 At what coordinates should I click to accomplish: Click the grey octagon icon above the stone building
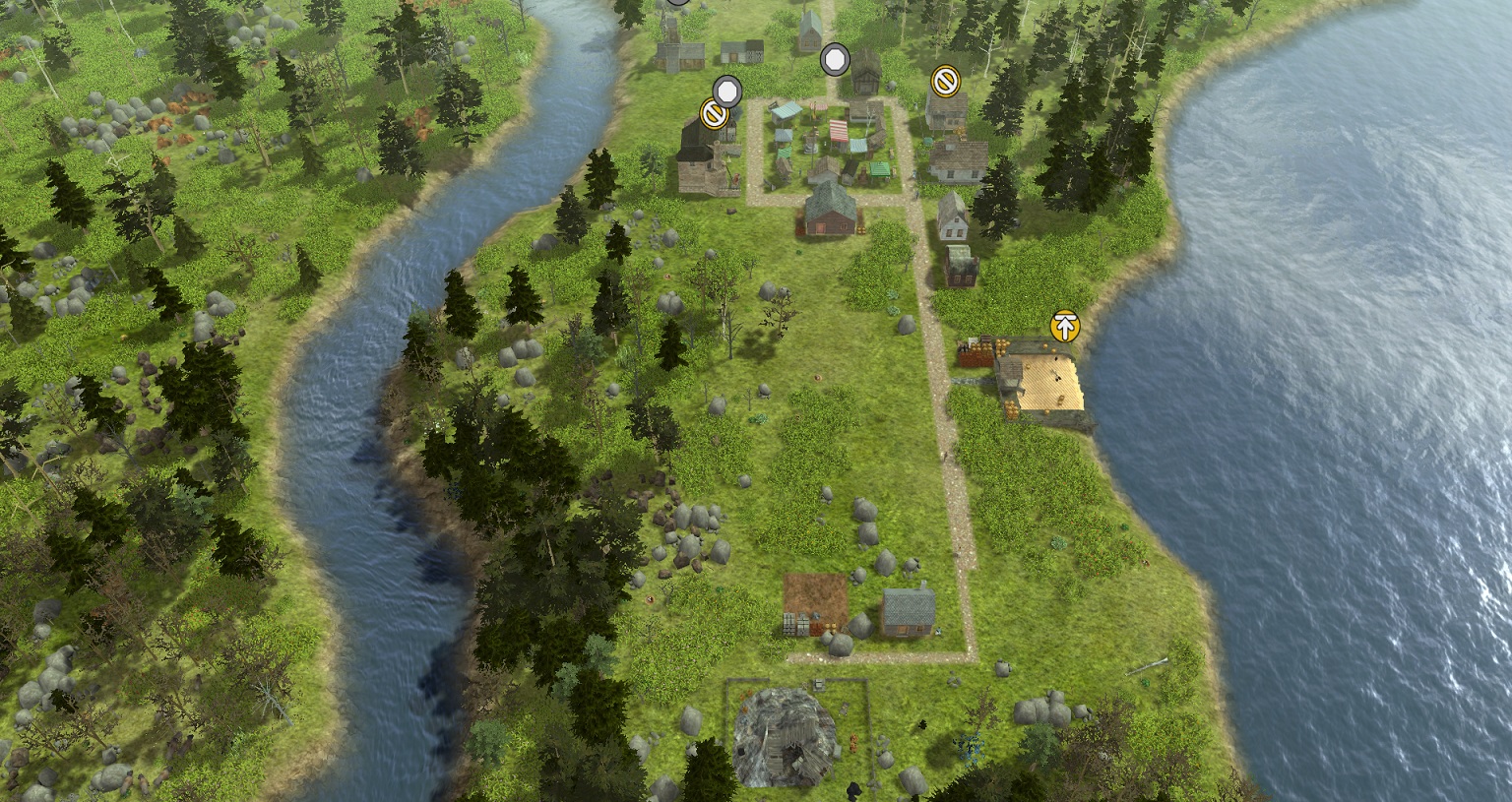(727, 92)
